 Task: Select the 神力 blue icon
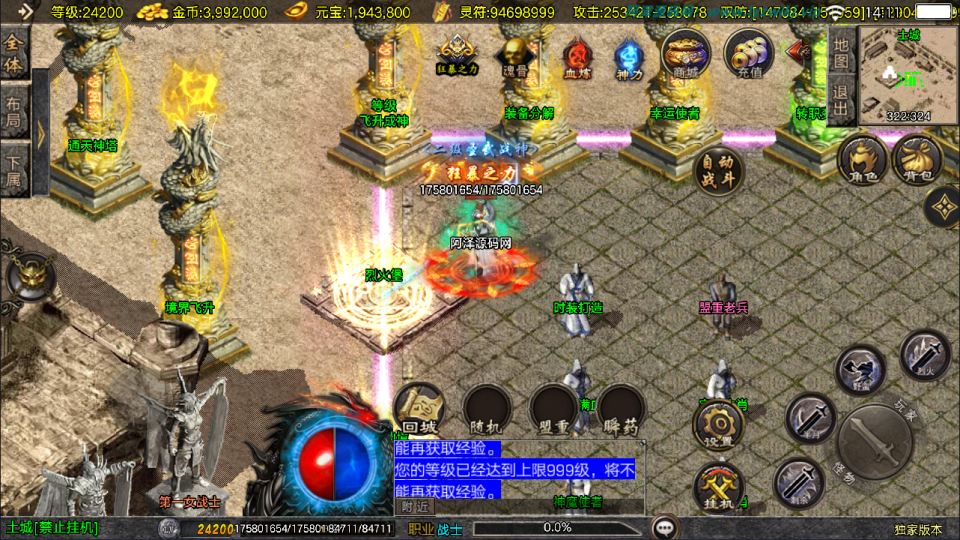pos(628,55)
